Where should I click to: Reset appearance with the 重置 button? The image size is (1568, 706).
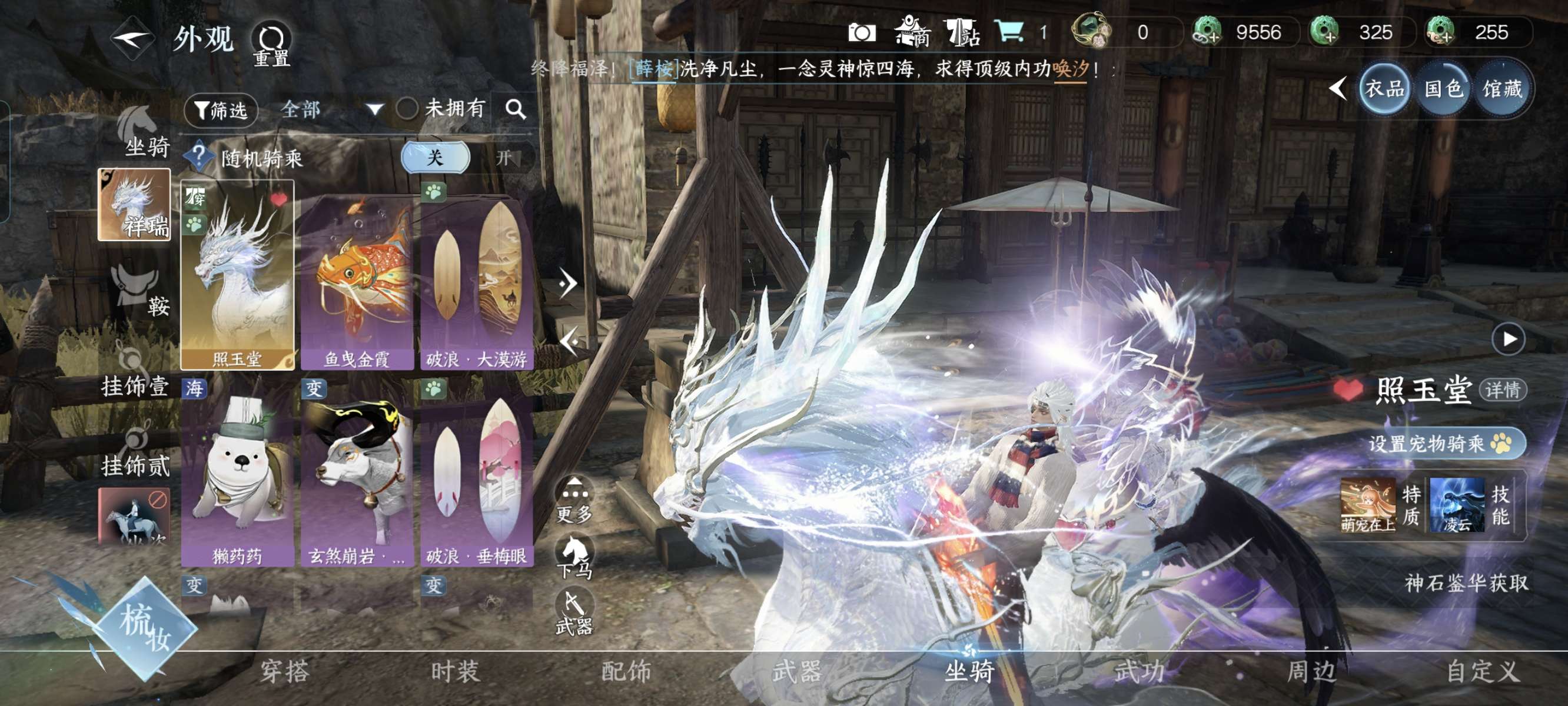click(x=271, y=45)
